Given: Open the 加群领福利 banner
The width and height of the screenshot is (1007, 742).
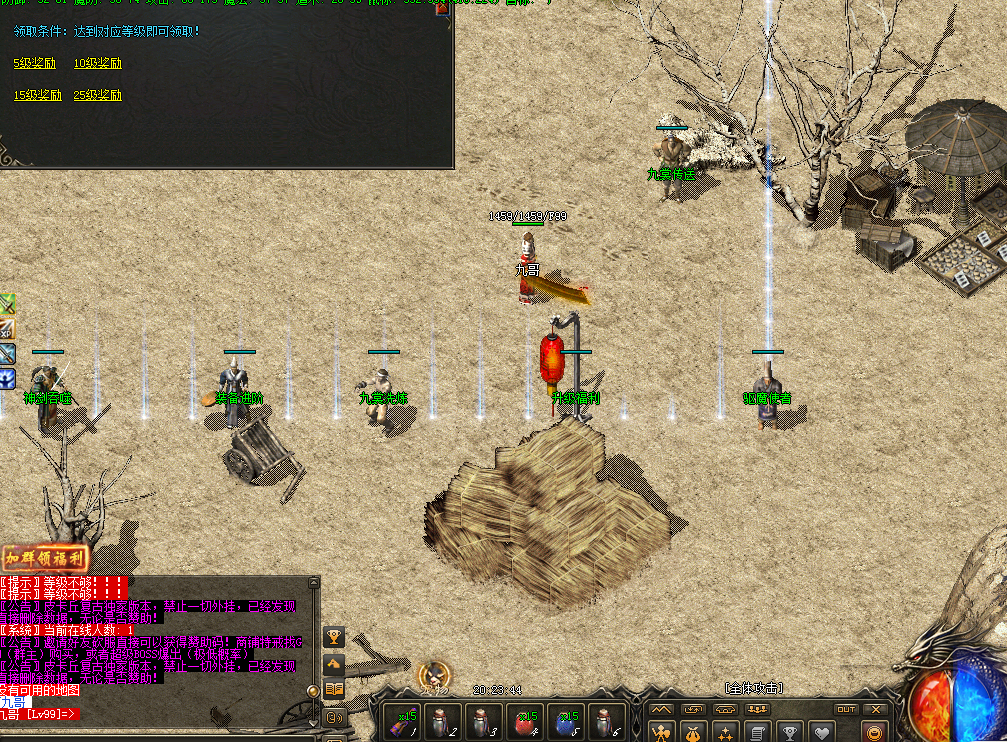Looking at the screenshot, I should 44,558.
